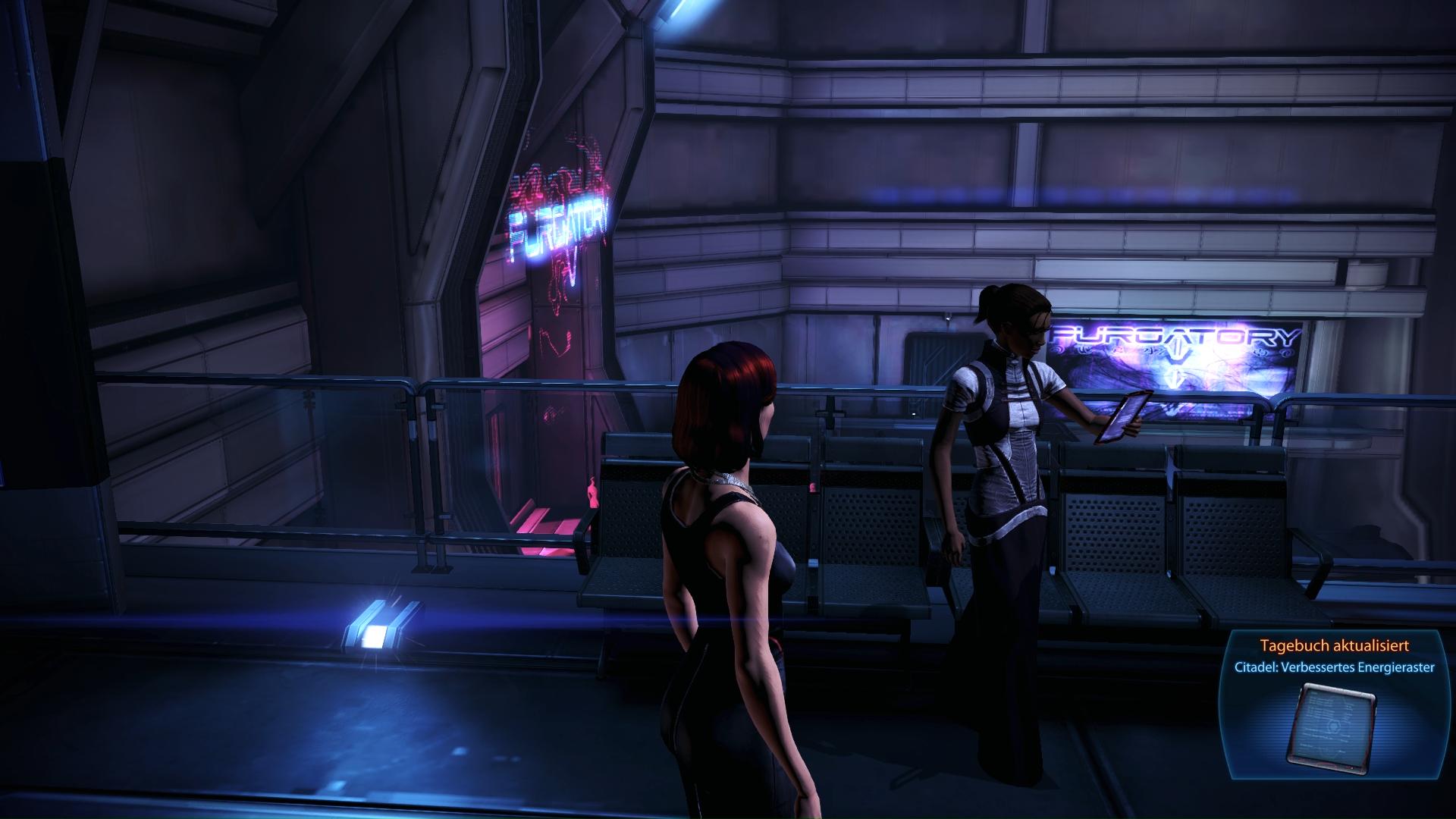
Task: Open the journal update datapad icon
Action: tap(1333, 724)
